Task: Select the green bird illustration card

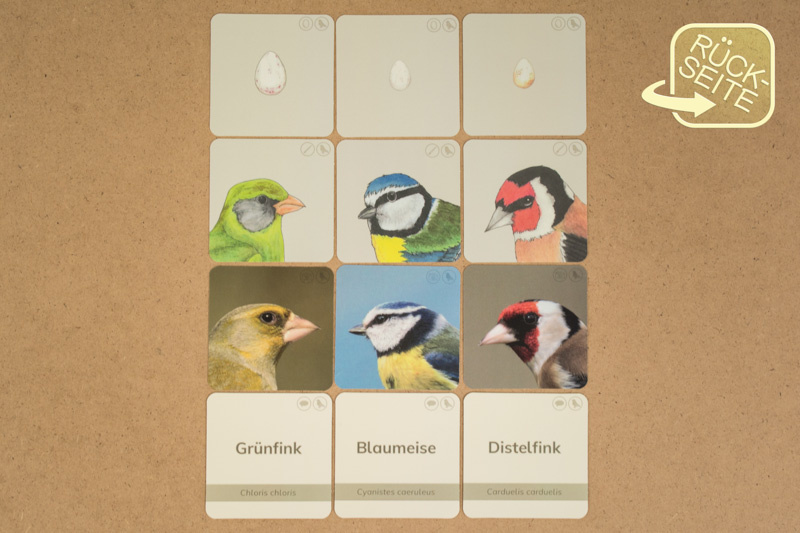Action: [x=270, y=201]
